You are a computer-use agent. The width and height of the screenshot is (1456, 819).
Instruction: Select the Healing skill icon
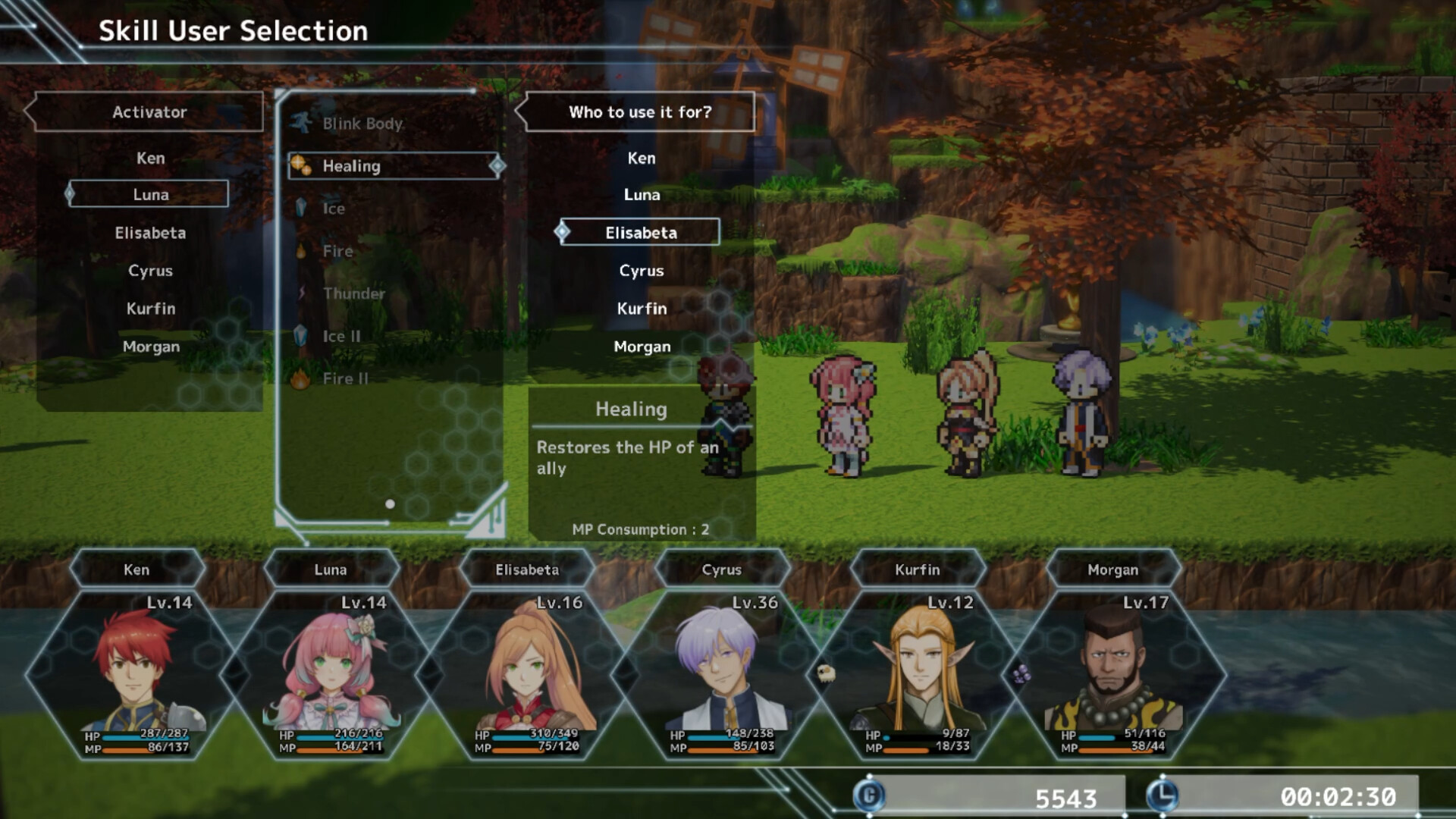point(301,164)
